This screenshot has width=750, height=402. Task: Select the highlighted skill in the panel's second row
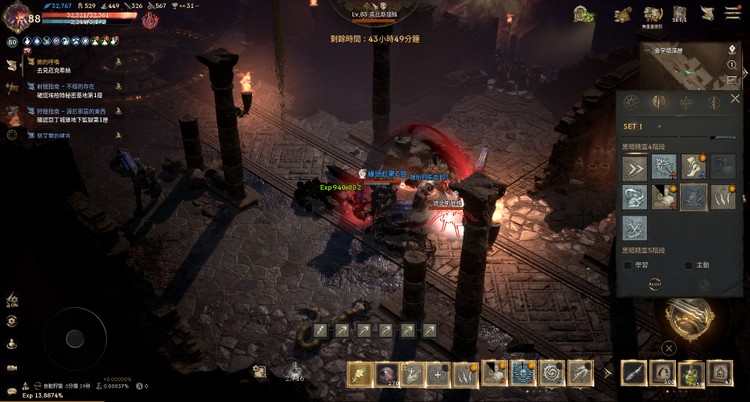click(692, 197)
